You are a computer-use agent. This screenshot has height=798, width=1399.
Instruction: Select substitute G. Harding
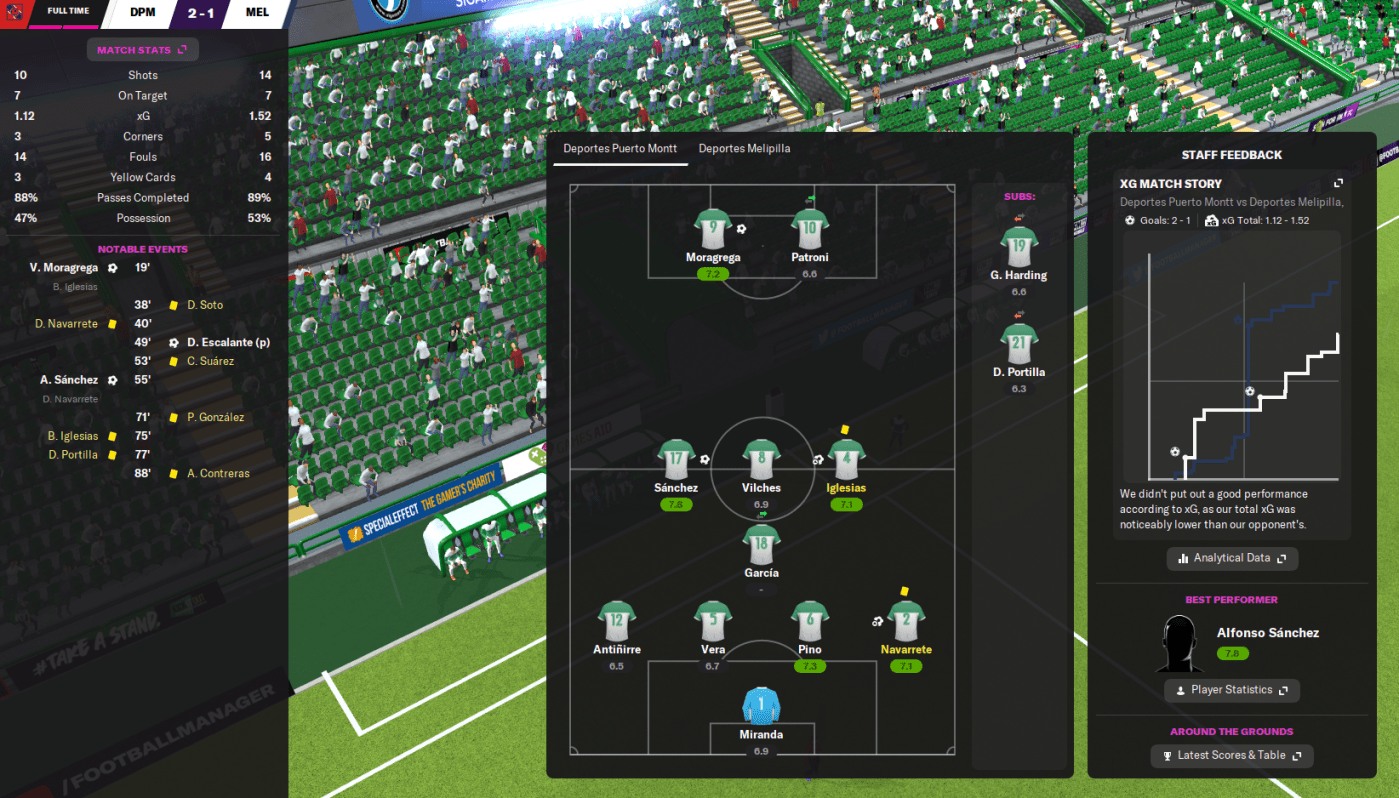tap(1018, 247)
